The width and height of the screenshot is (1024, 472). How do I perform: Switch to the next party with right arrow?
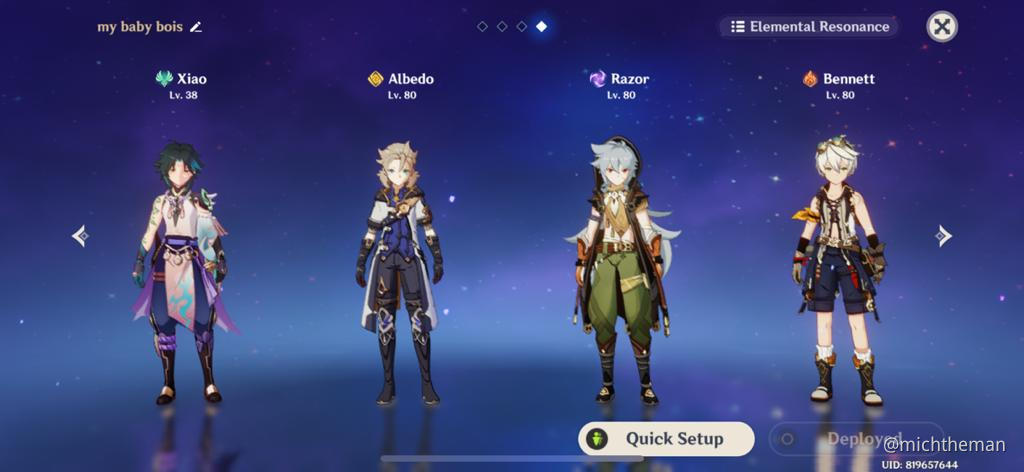(942, 236)
